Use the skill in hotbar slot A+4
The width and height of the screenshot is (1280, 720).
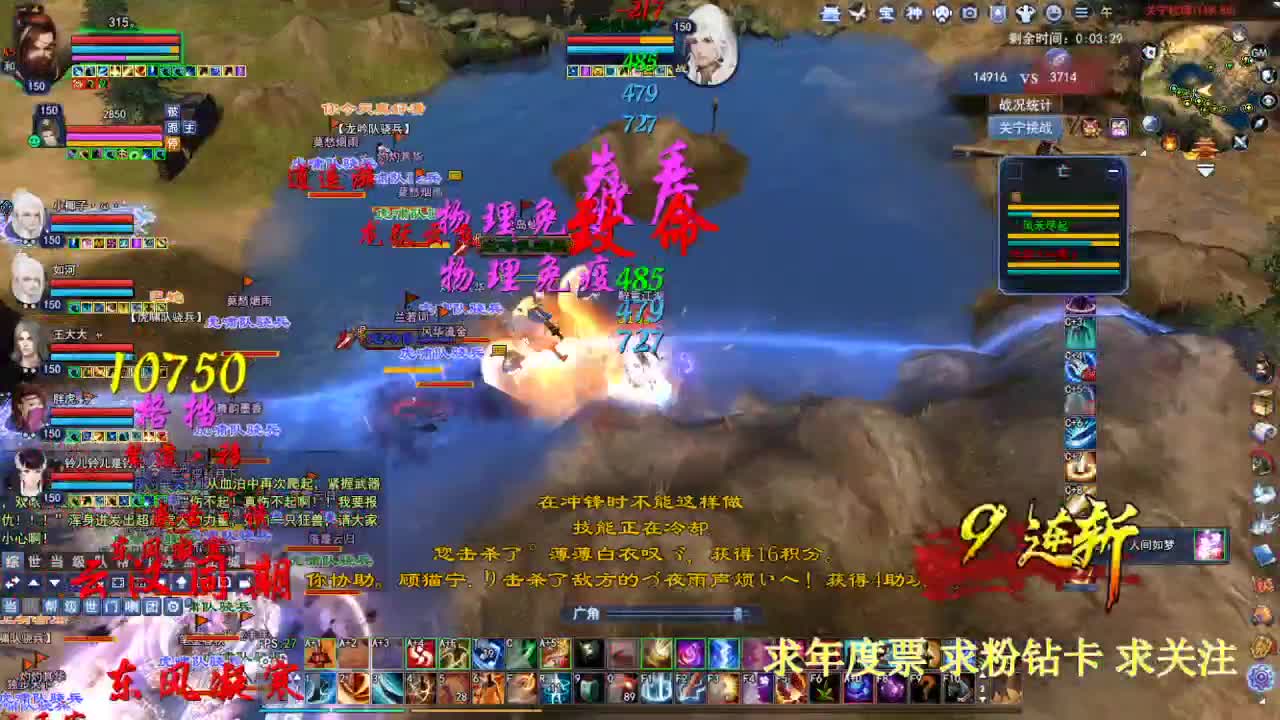pyautogui.click(x=421, y=654)
